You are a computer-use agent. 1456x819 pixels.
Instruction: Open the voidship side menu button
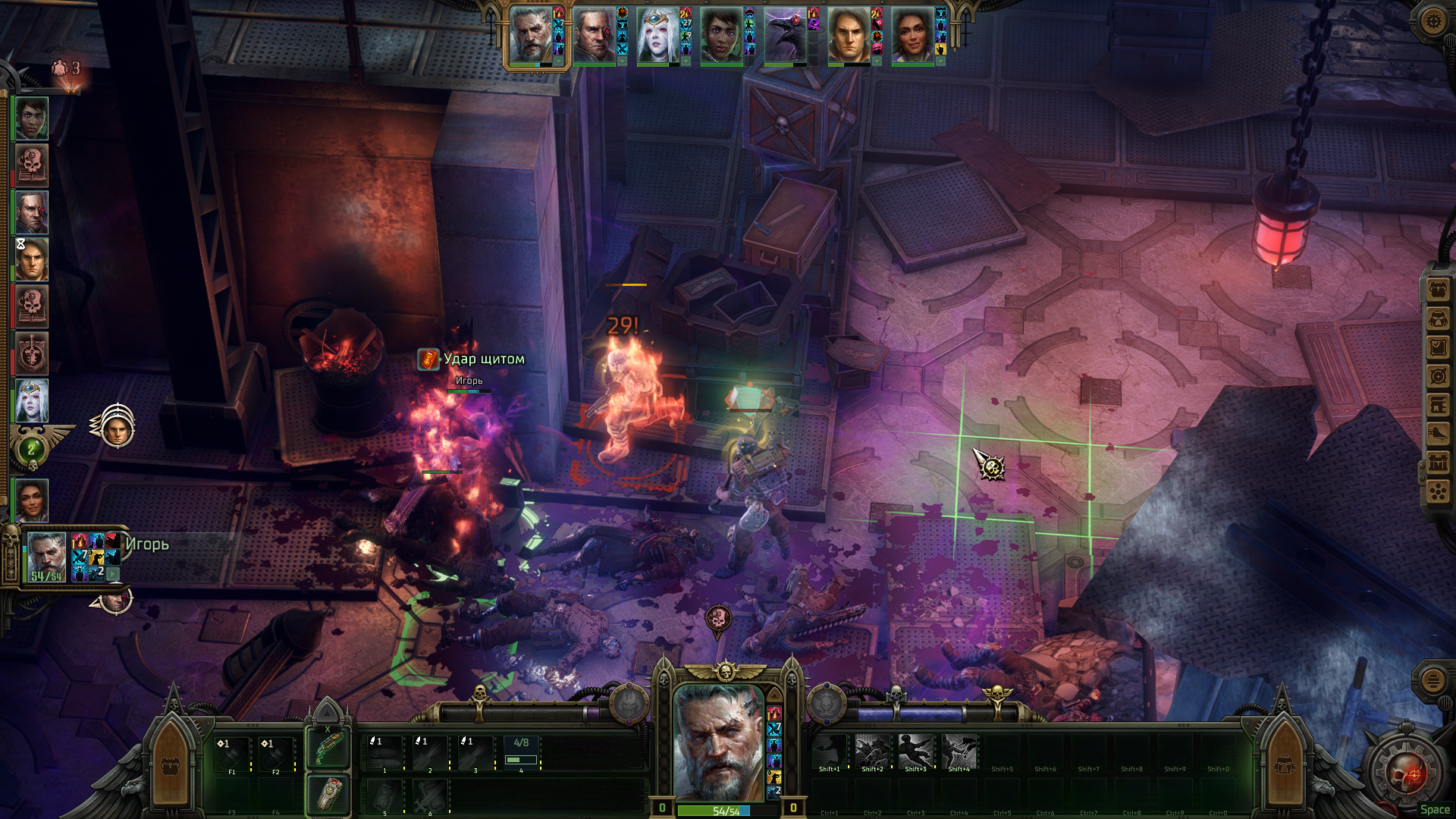(x=1438, y=434)
